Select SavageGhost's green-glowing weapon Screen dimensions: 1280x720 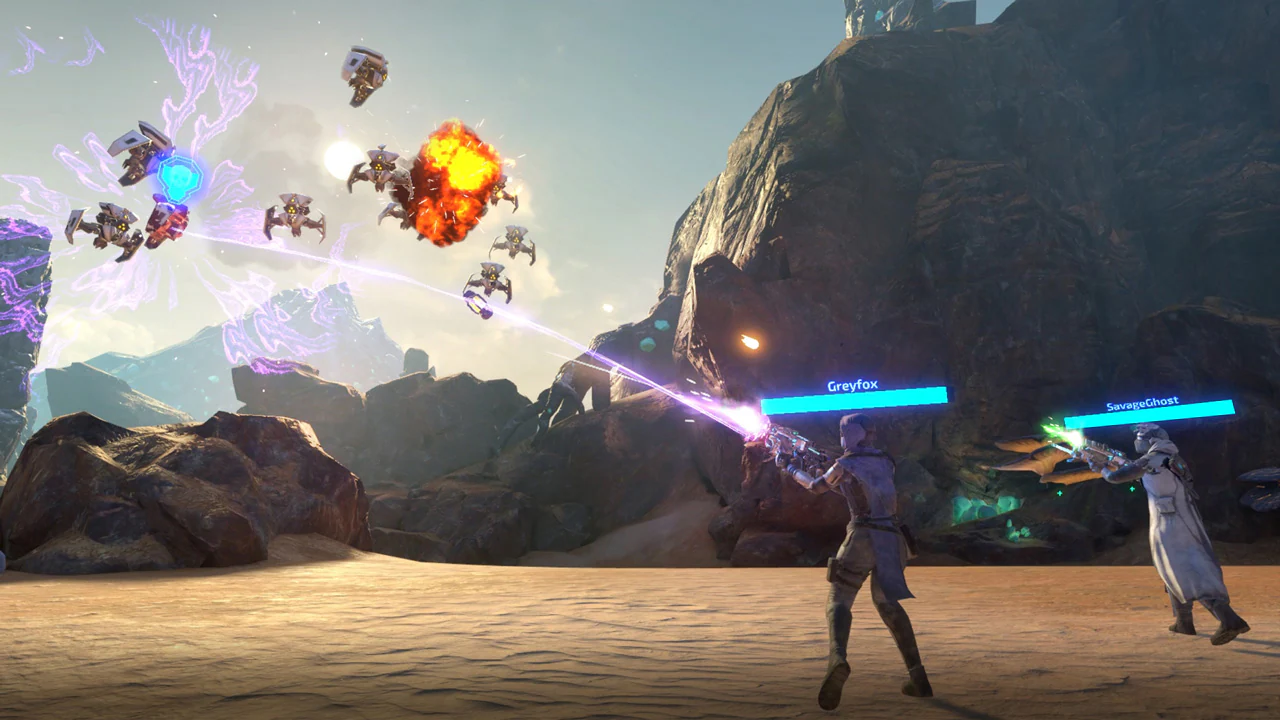click(1096, 452)
